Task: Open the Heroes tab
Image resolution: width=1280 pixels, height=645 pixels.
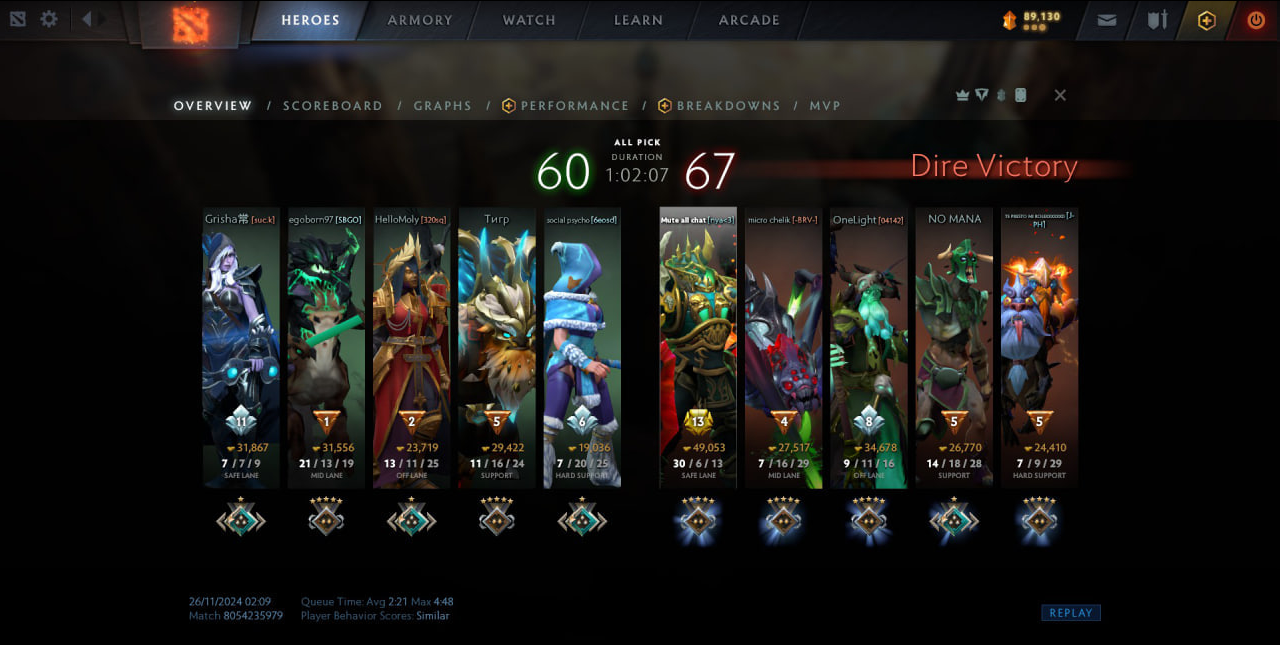Action: [x=310, y=20]
